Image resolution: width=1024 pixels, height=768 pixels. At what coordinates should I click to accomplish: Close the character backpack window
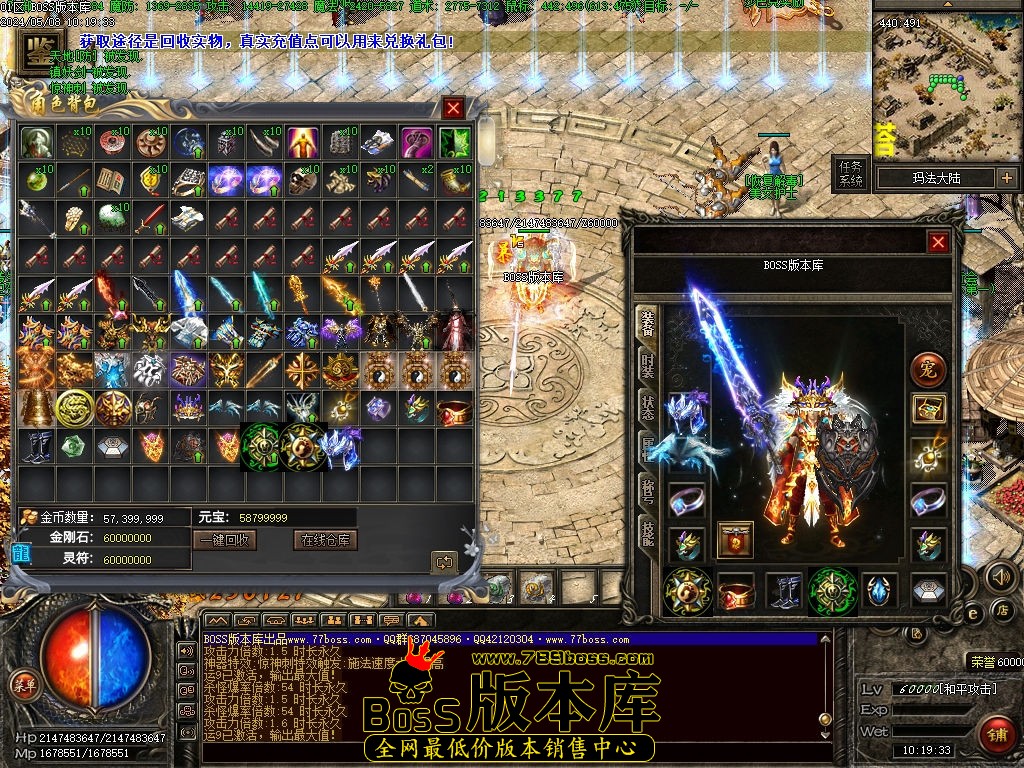coord(454,107)
